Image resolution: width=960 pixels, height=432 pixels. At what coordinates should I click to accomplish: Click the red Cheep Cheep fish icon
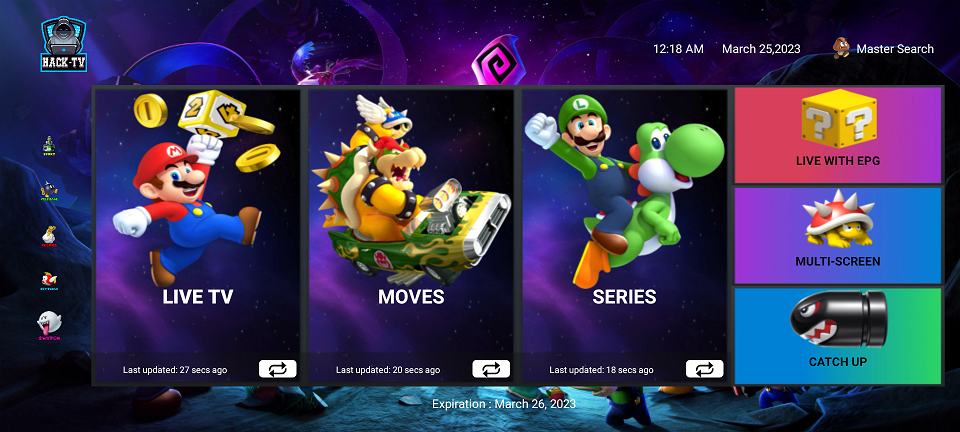[48, 281]
